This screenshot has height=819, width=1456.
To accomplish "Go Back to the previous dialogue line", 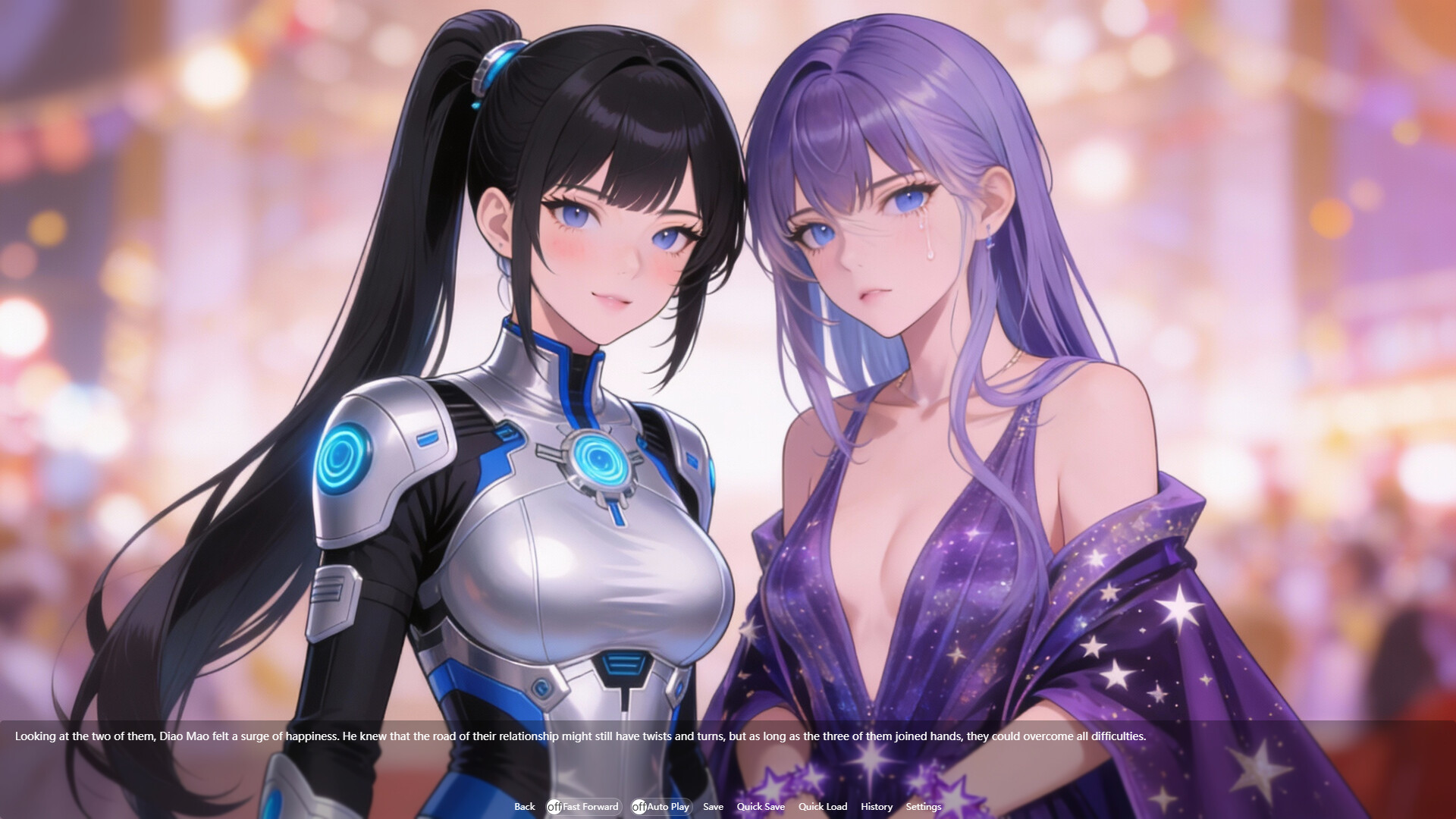I will point(524,807).
